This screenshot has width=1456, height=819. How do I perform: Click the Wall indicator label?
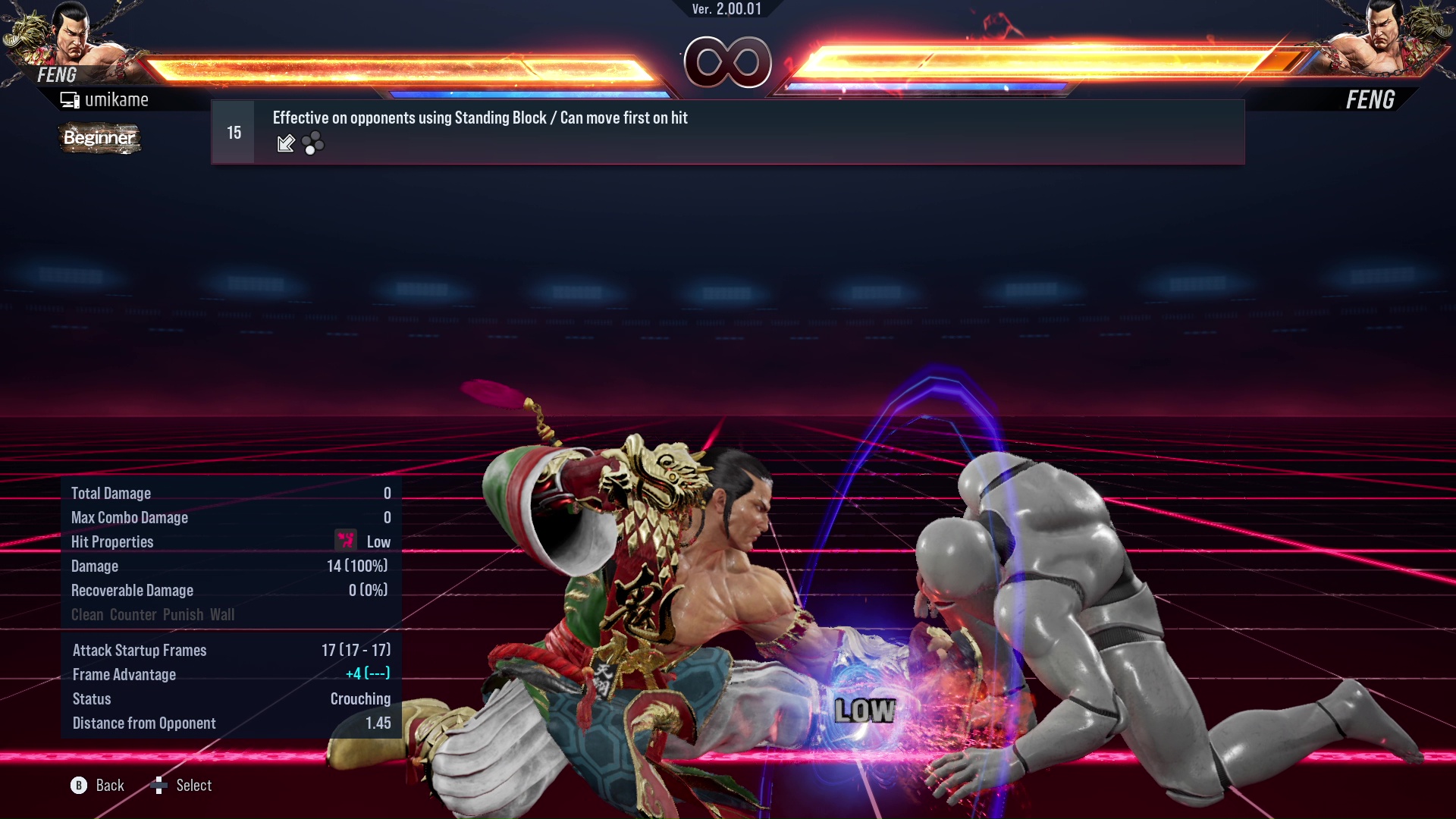click(x=224, y=614)
